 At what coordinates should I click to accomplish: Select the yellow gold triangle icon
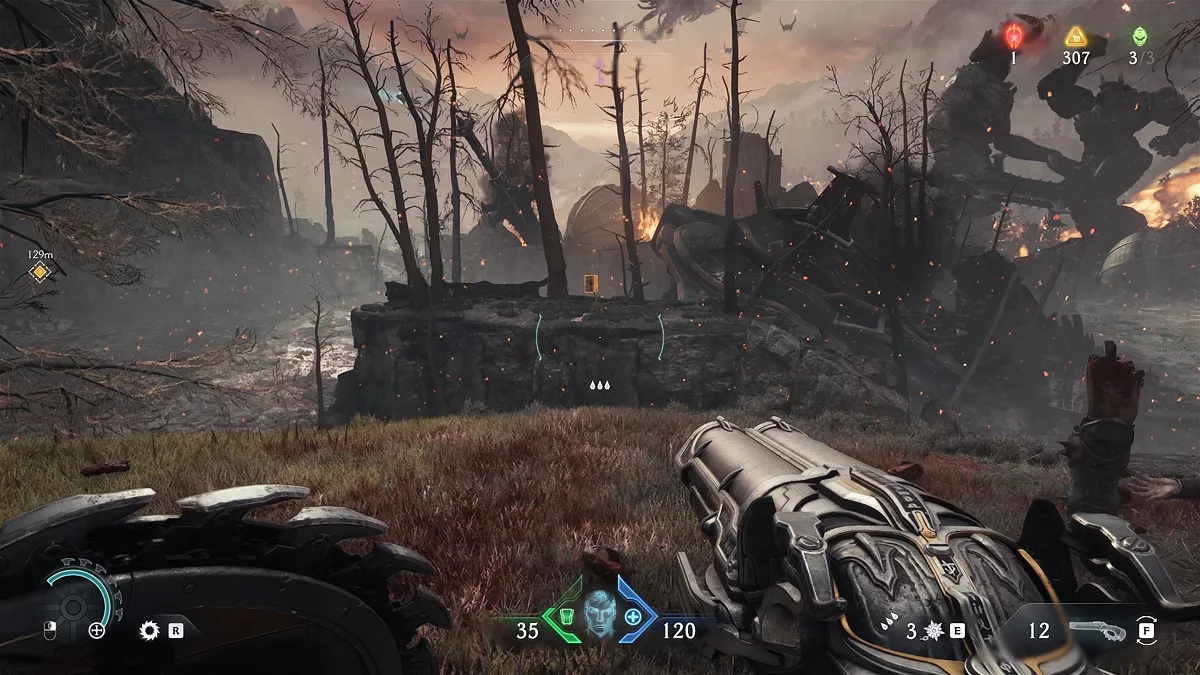point(1076,37)
